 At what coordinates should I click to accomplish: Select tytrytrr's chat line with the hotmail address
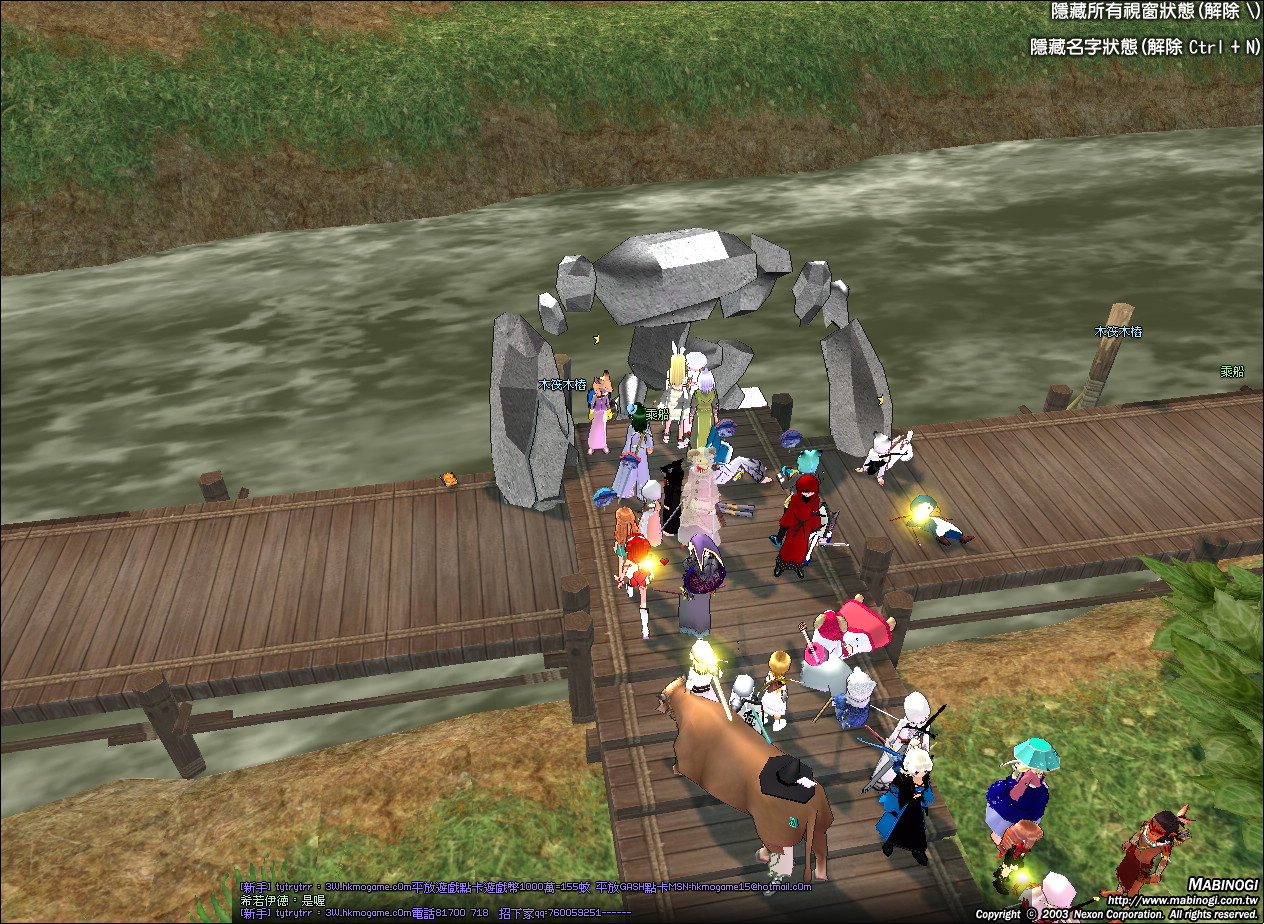(x=525, y=887)
